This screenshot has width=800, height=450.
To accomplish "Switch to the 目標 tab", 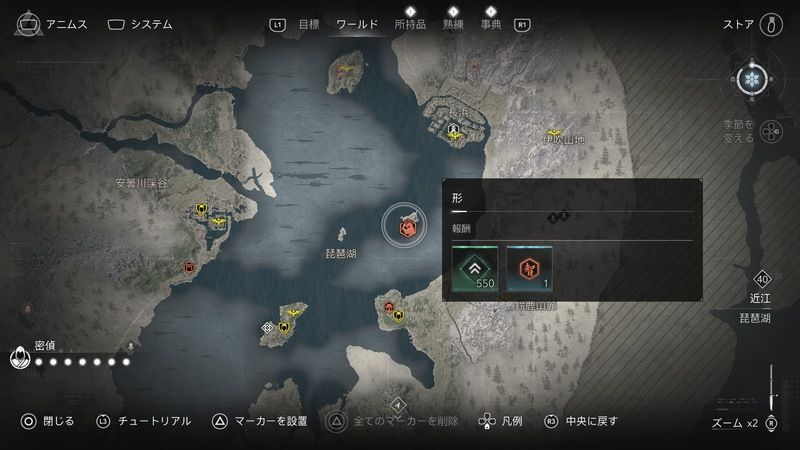I will tap(309, 24).
